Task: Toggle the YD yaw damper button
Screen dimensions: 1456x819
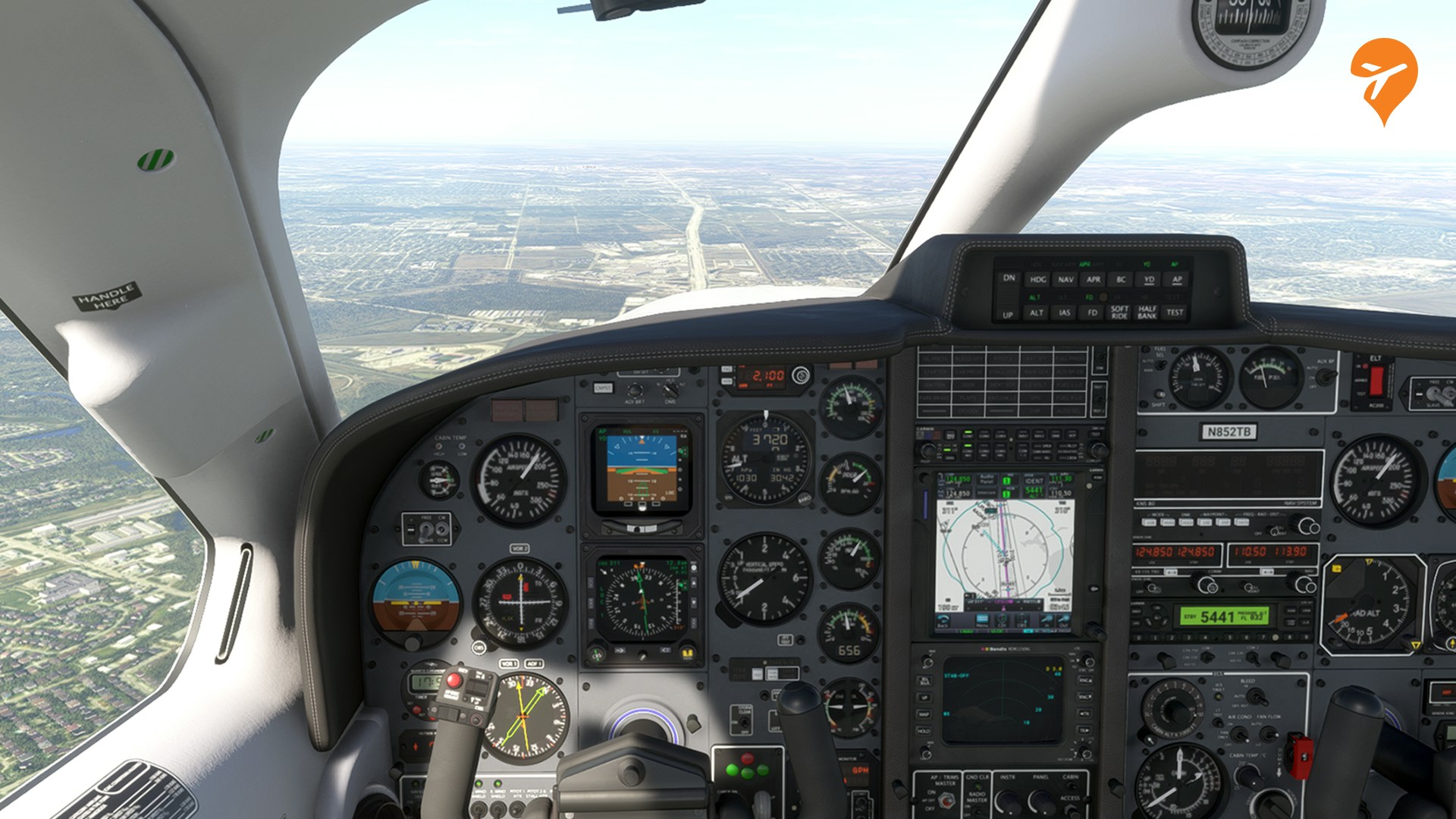Action: tap(1149, 280)
